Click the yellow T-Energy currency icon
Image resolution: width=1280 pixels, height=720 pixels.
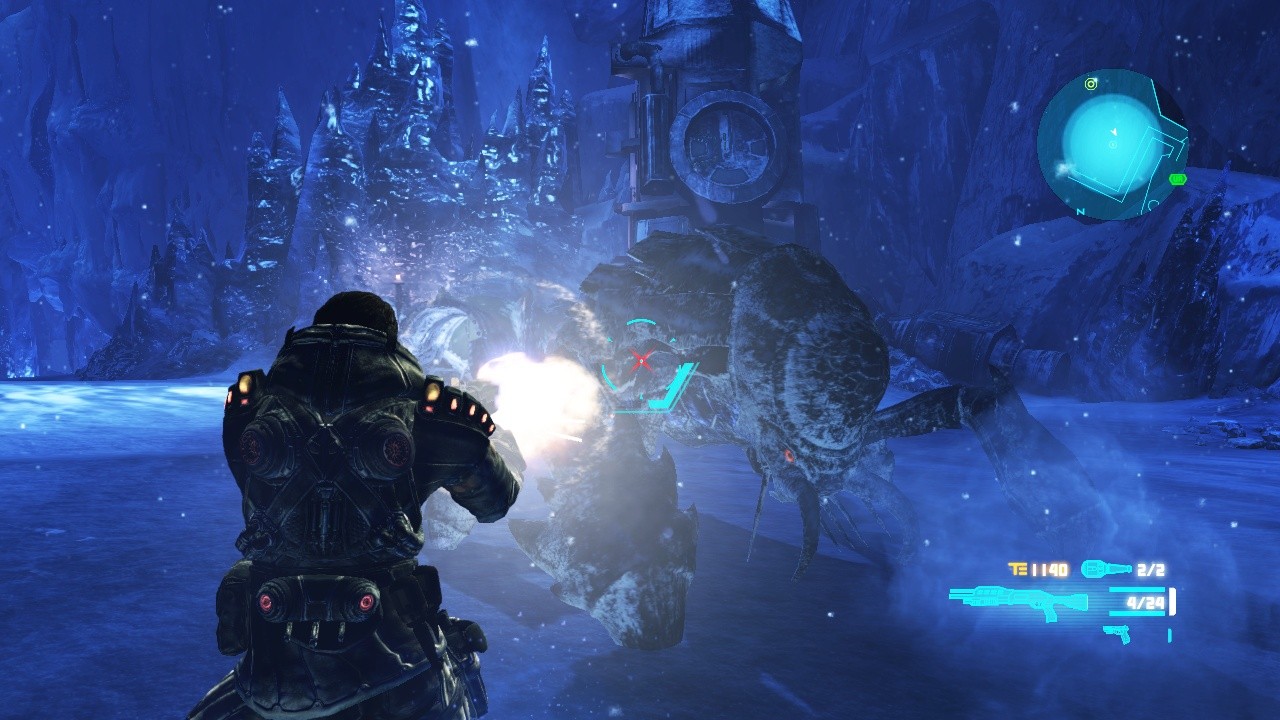pos(1018,568)
